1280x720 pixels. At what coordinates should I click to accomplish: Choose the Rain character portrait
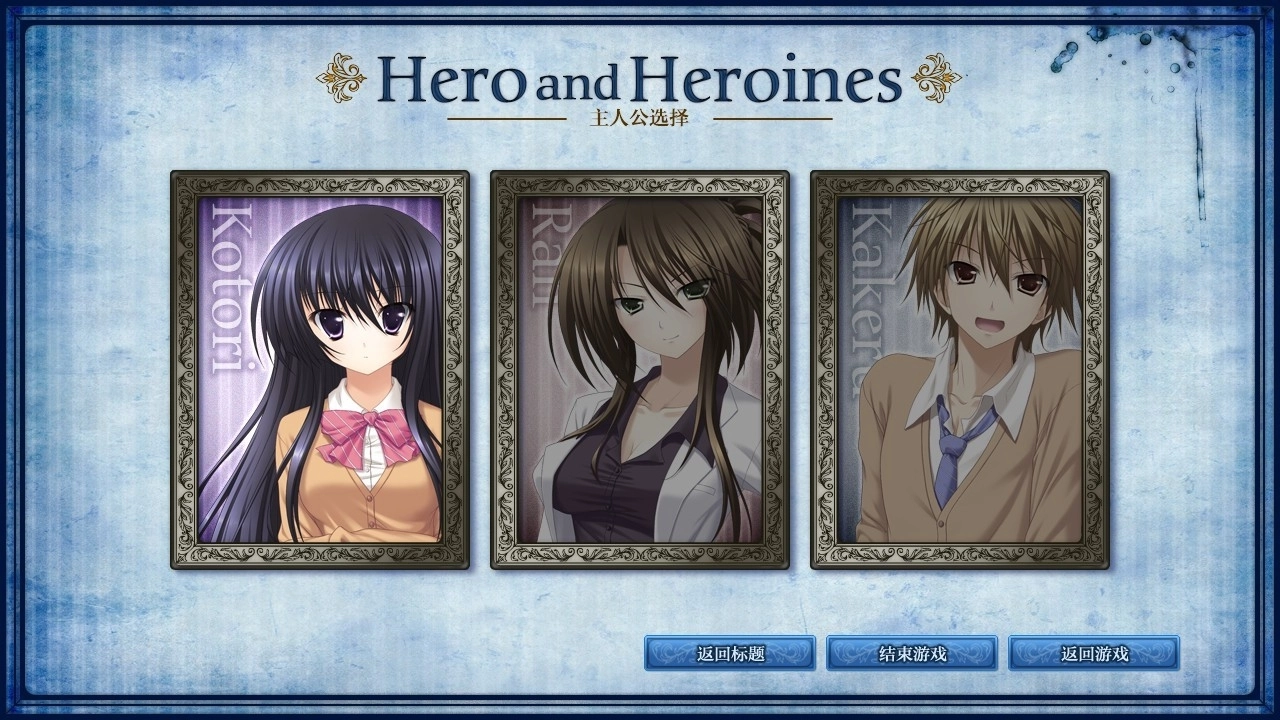(x=640, y=370)
